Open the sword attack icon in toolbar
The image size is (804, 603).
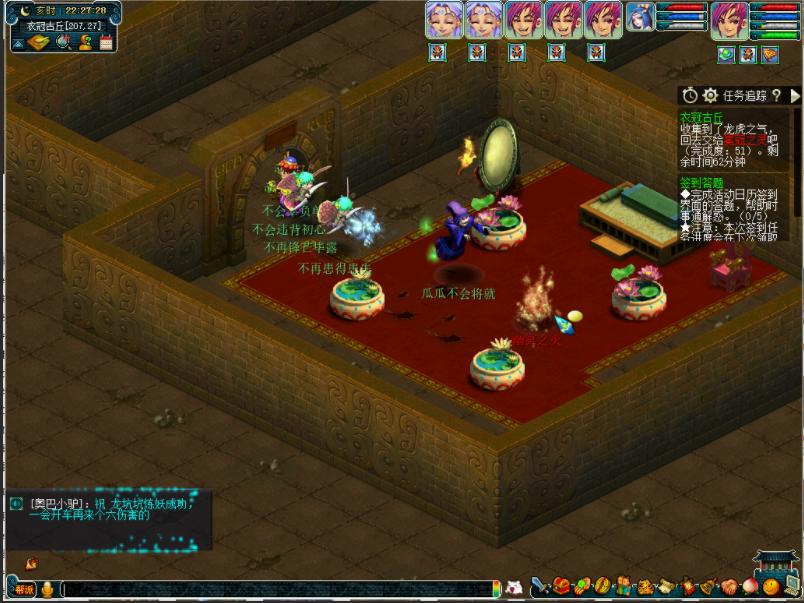[540, 586]
